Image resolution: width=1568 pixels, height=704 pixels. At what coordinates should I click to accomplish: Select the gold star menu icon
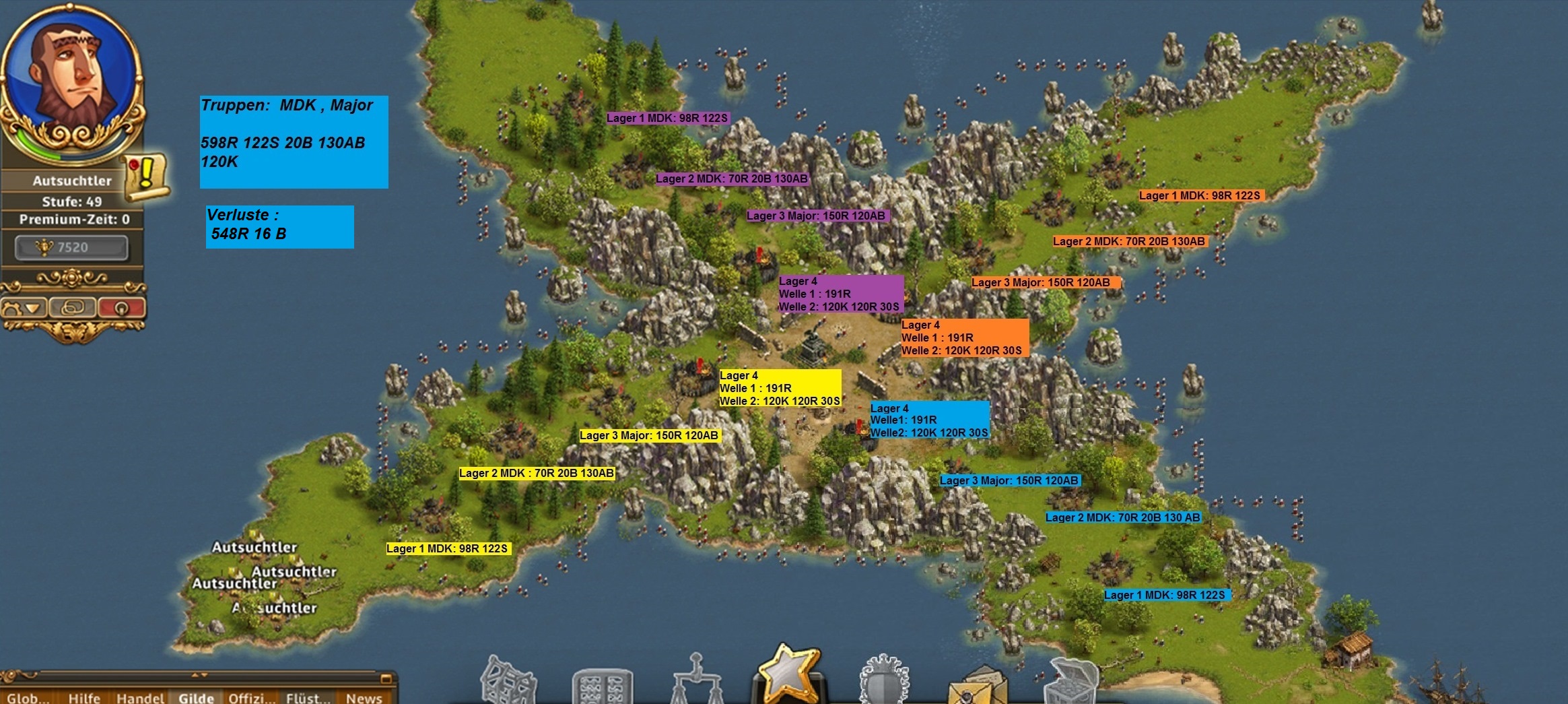(x=786, y=674)
